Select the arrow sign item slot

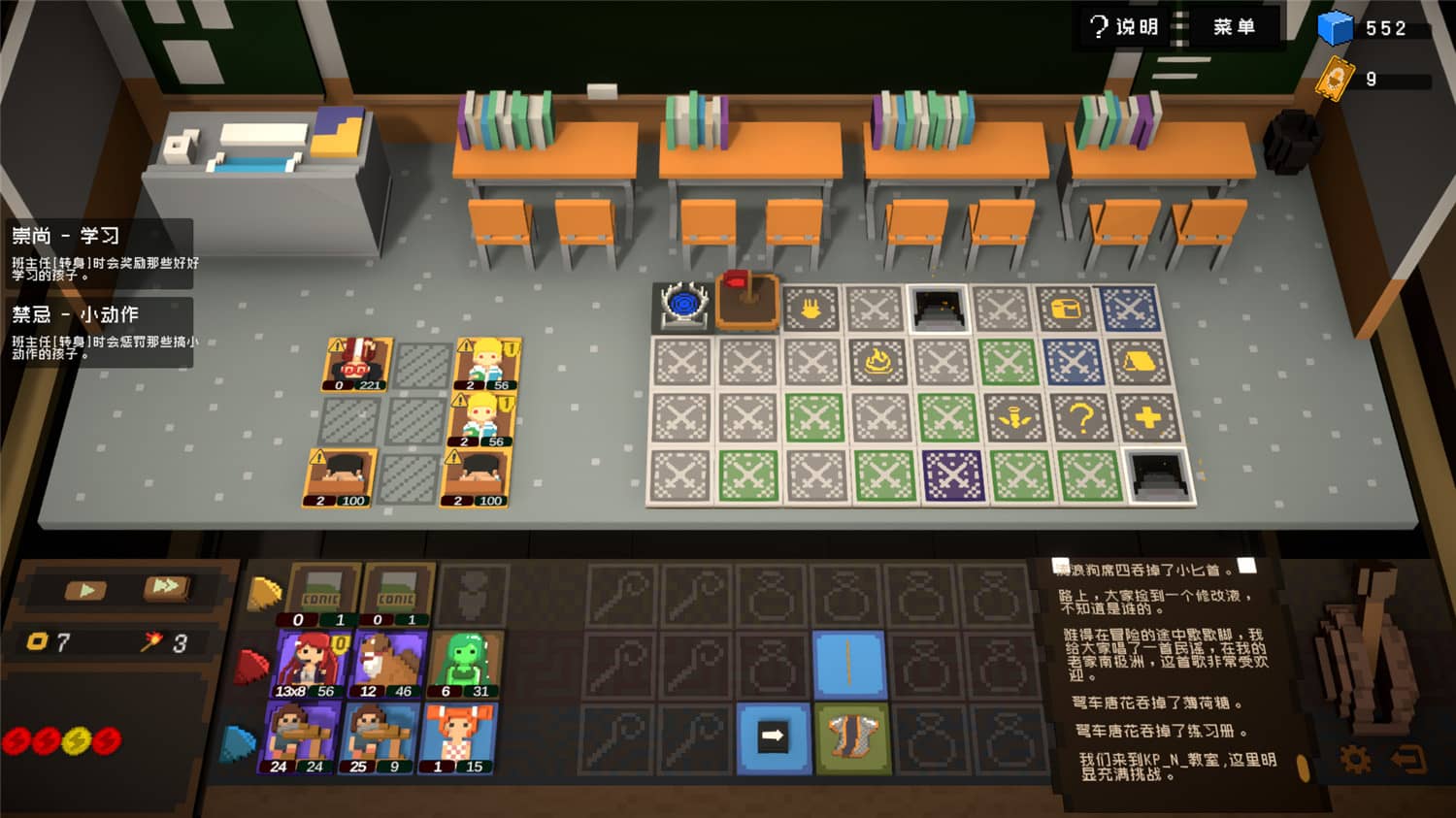coord(774,737)
